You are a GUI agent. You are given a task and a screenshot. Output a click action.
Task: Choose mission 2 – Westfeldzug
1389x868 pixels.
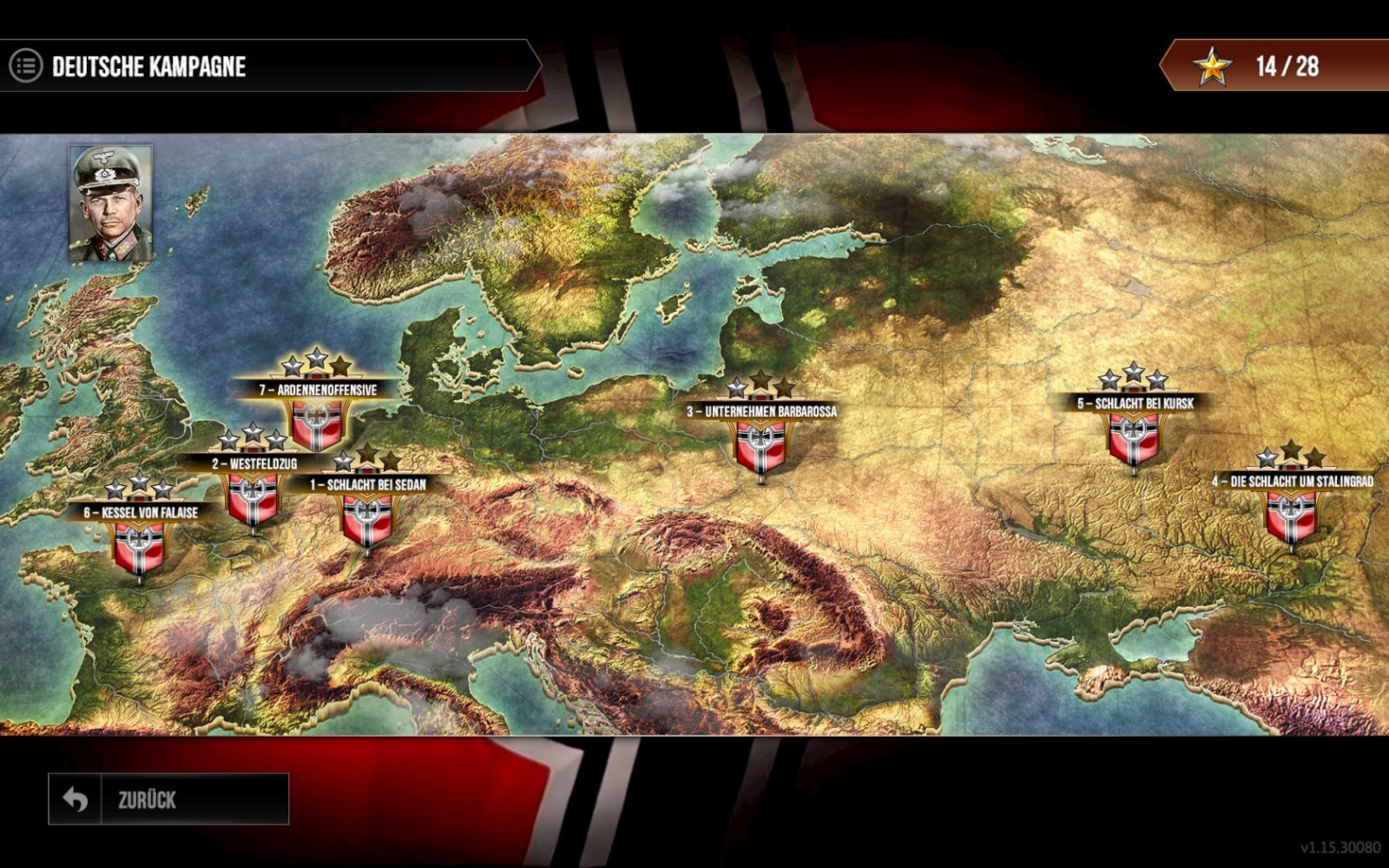click(x=253, y=497)
